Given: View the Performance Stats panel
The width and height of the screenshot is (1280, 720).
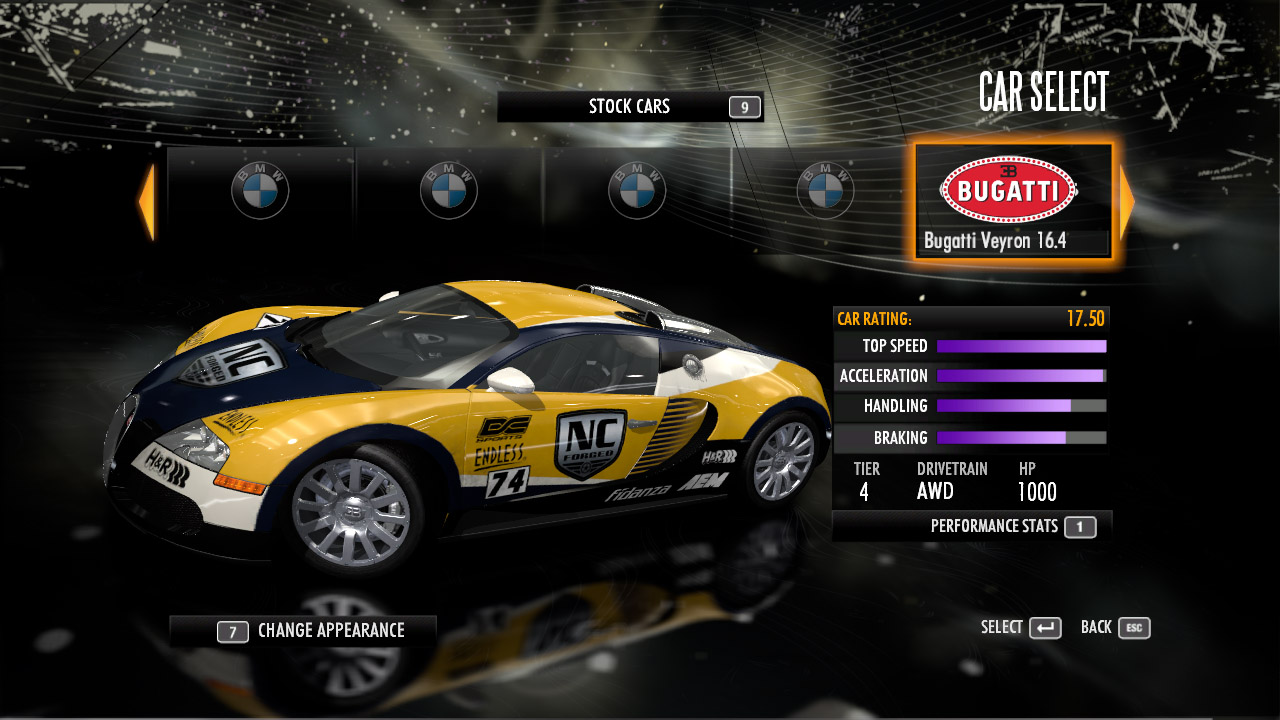Looking at the screenshot, I should pyautogui.click(x=971, y=526).
